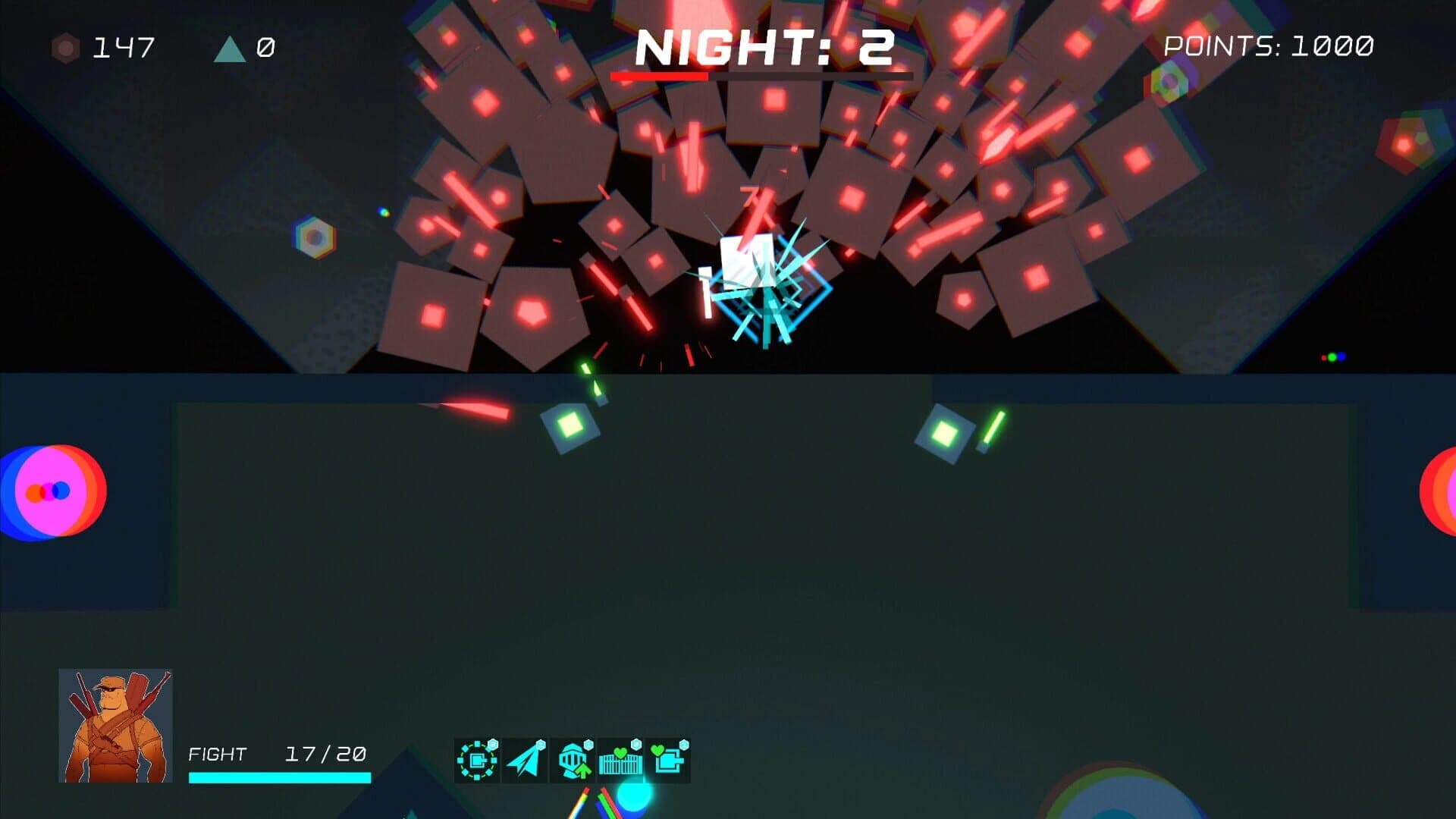Toggle the hexagon badge on the turret ability
The width and height of the screenshot is (1456, 819).
tap(491, 744)
